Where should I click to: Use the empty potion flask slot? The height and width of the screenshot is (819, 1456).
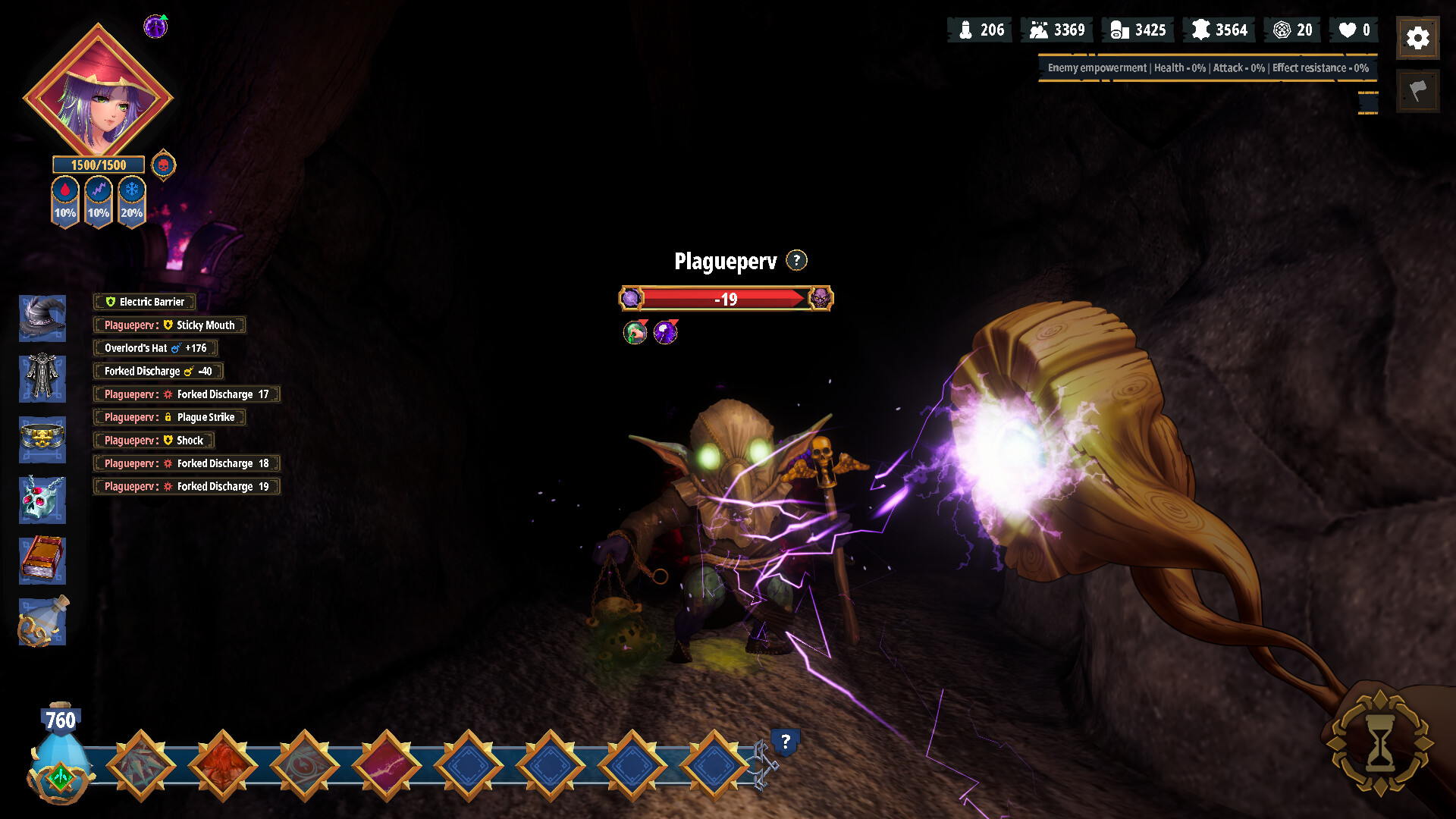(x=42, y=621)
